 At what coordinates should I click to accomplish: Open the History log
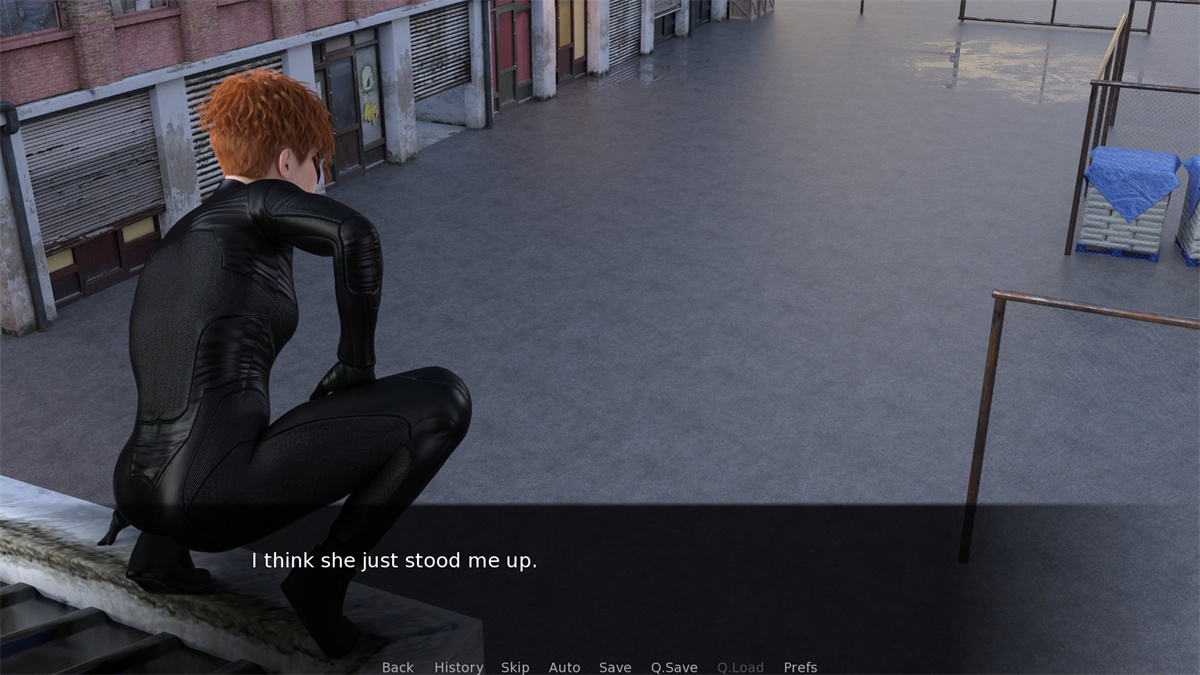(458, 667)
